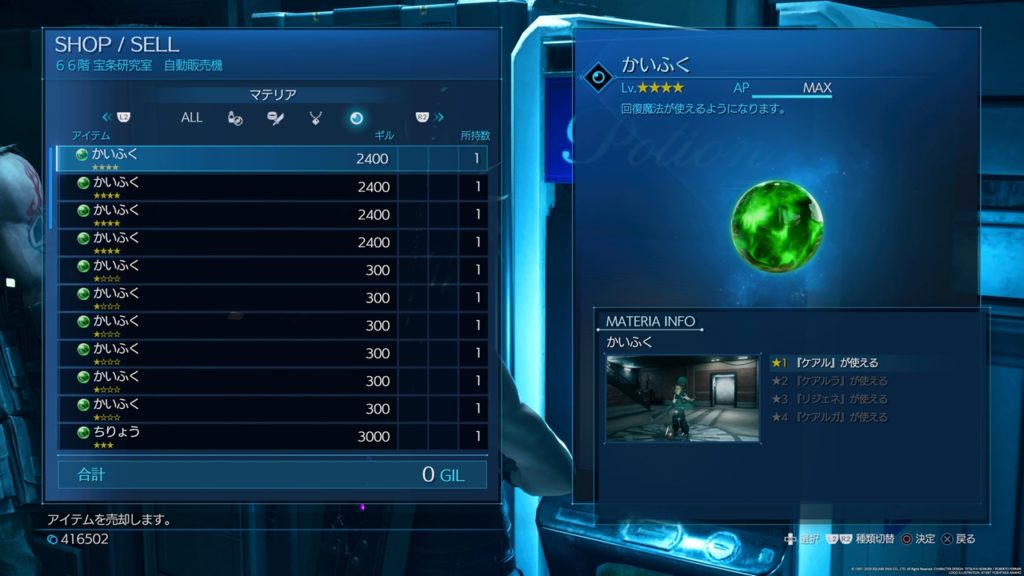Switch to the necklace accessories category tab
Viewport: 1024px width, 576px height.
(315, 117)
